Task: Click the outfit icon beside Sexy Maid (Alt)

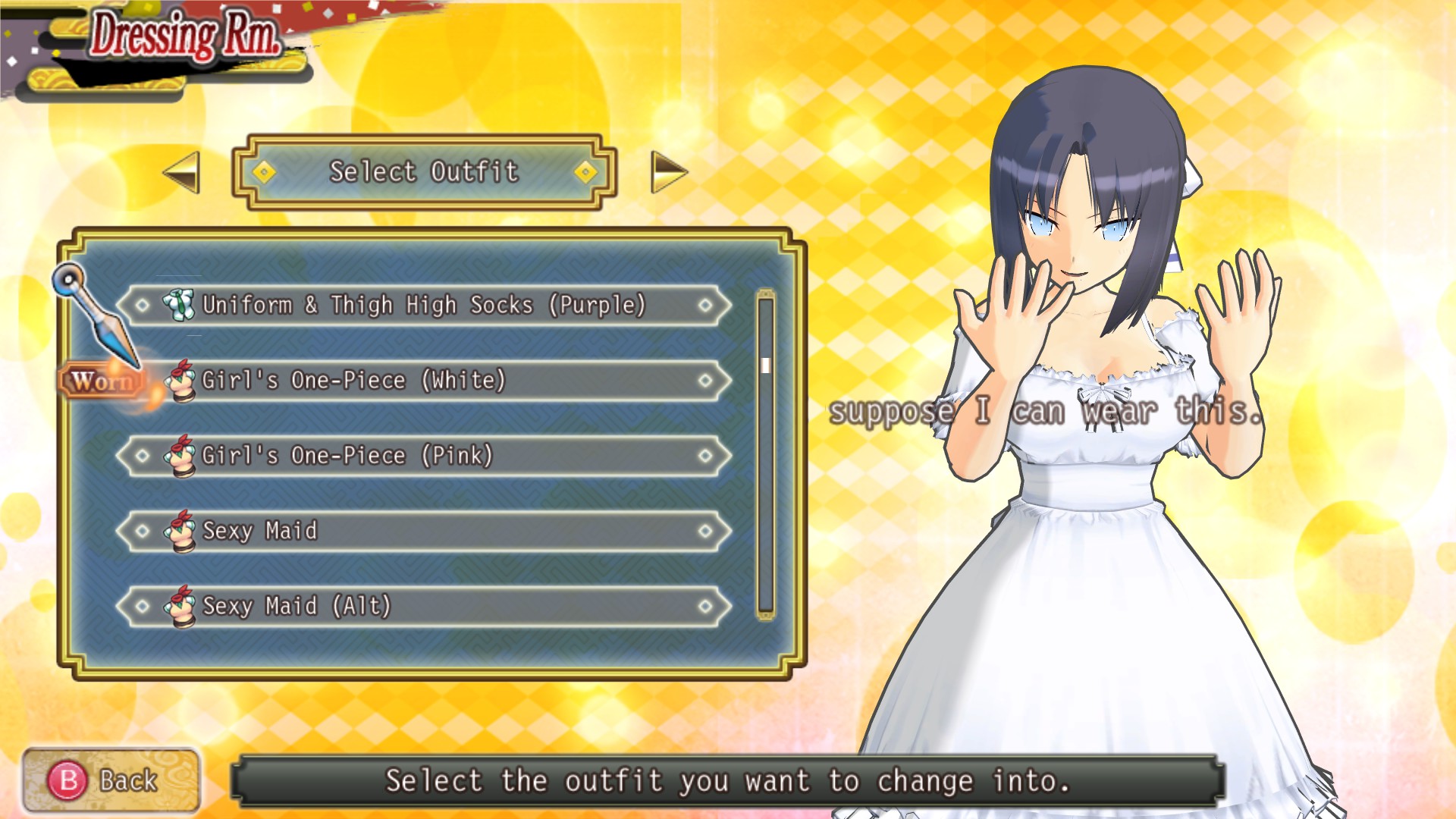Action: click(x=182, y=607)
